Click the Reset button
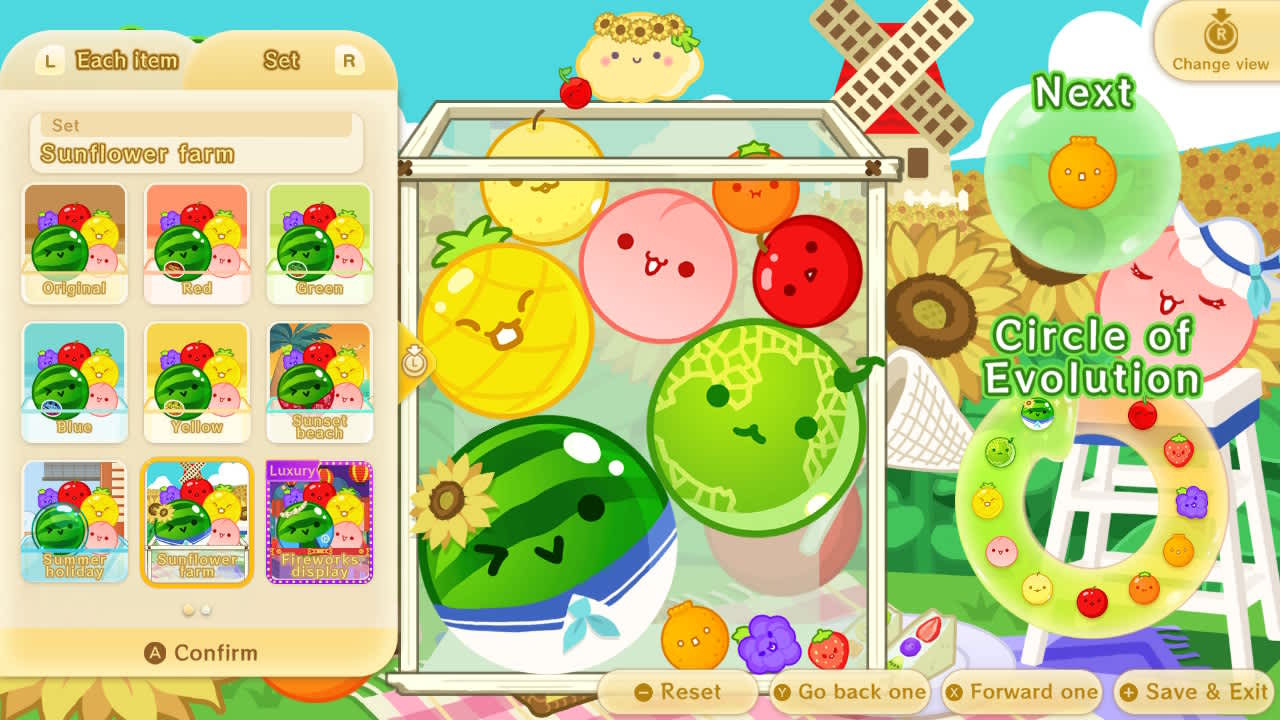This screenshot has height=720, width=1280. [x=680, y=691]
